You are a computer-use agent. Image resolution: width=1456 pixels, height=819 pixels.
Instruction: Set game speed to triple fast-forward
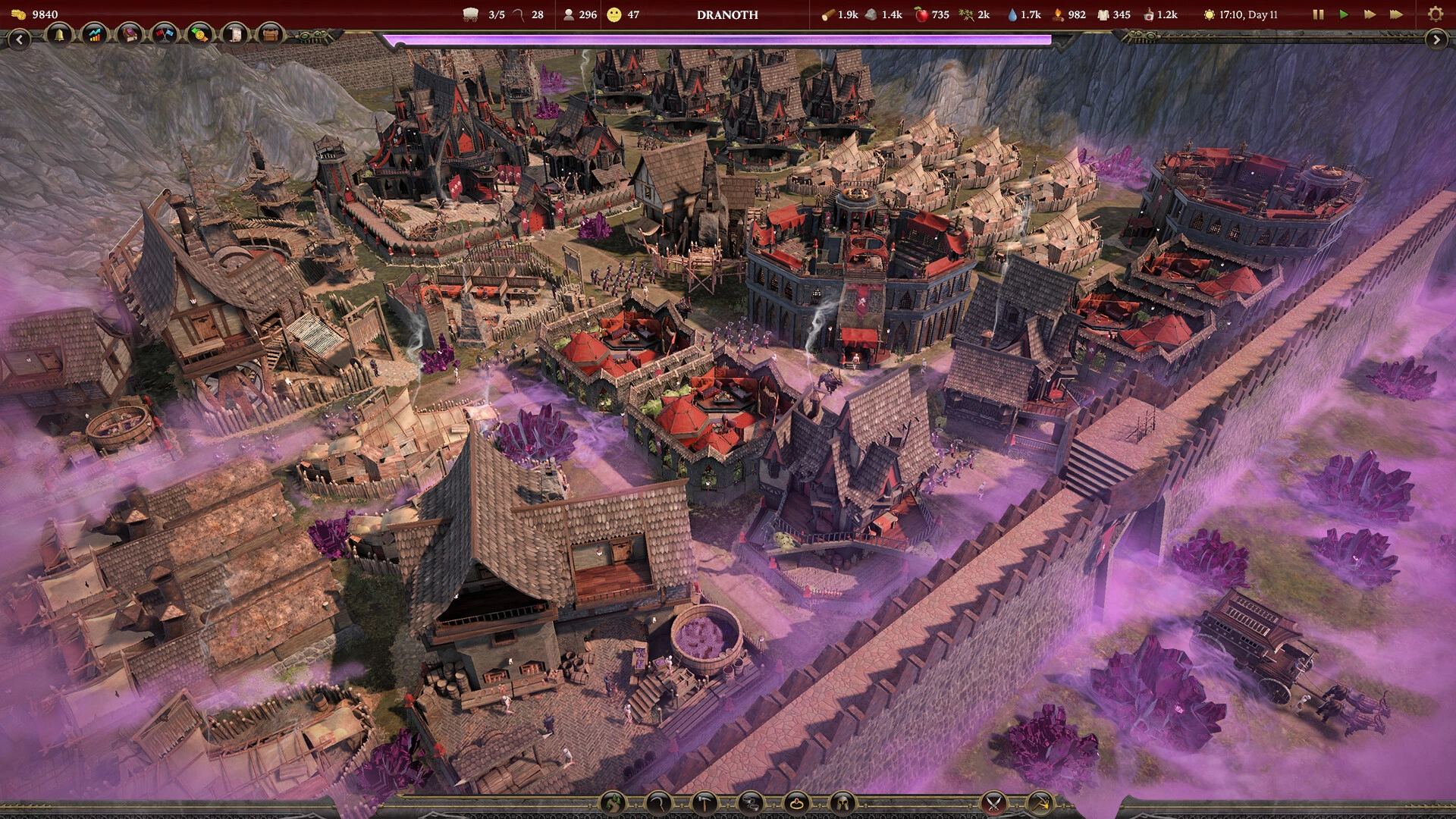pos(1396,14)
